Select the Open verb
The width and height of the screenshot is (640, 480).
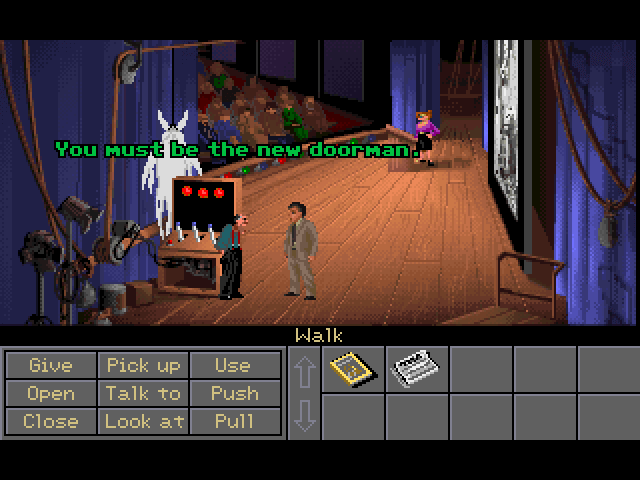click(x=50, y=393)
